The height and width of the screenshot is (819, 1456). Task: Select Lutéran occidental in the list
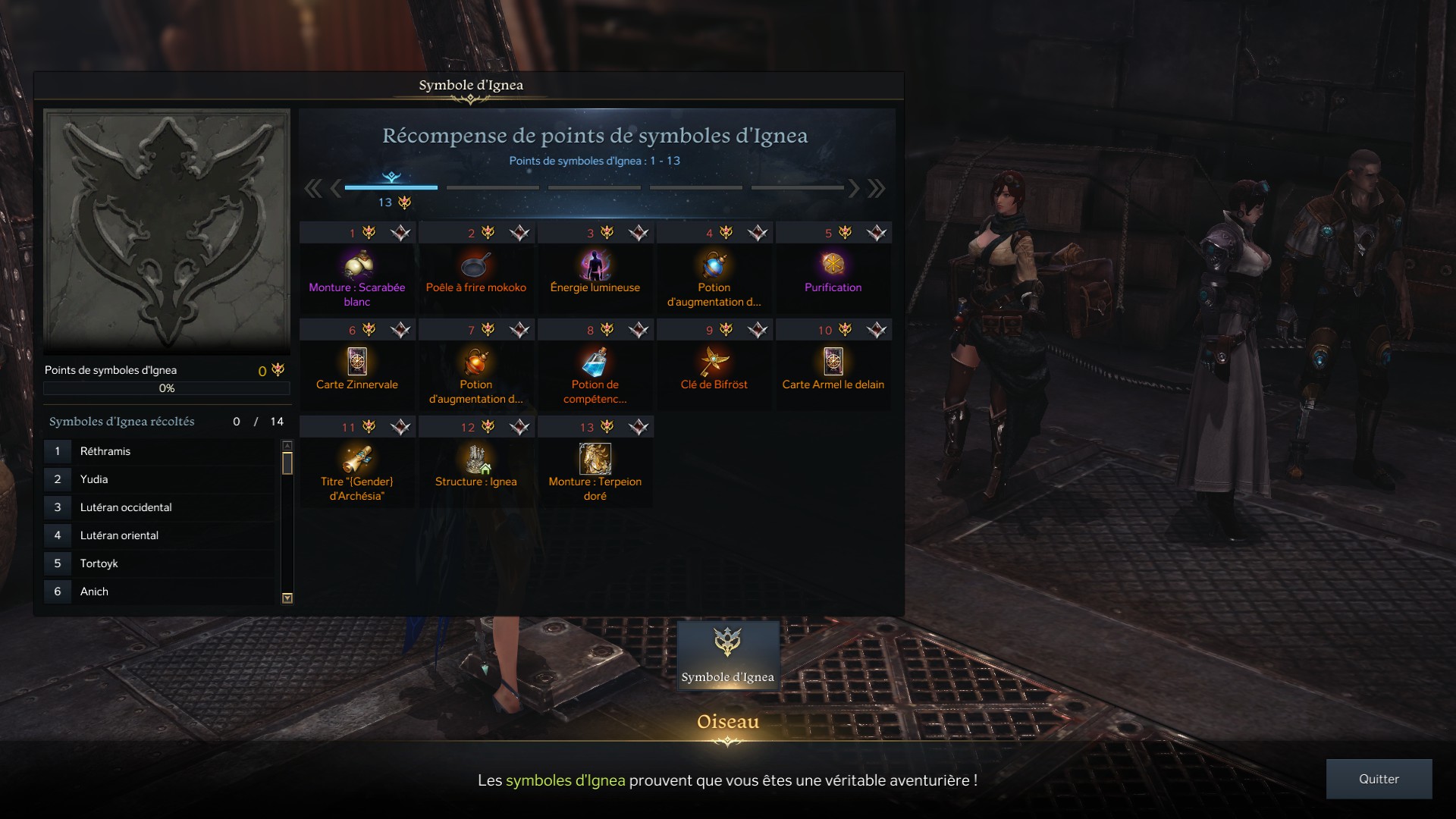[x=159, y=507]
